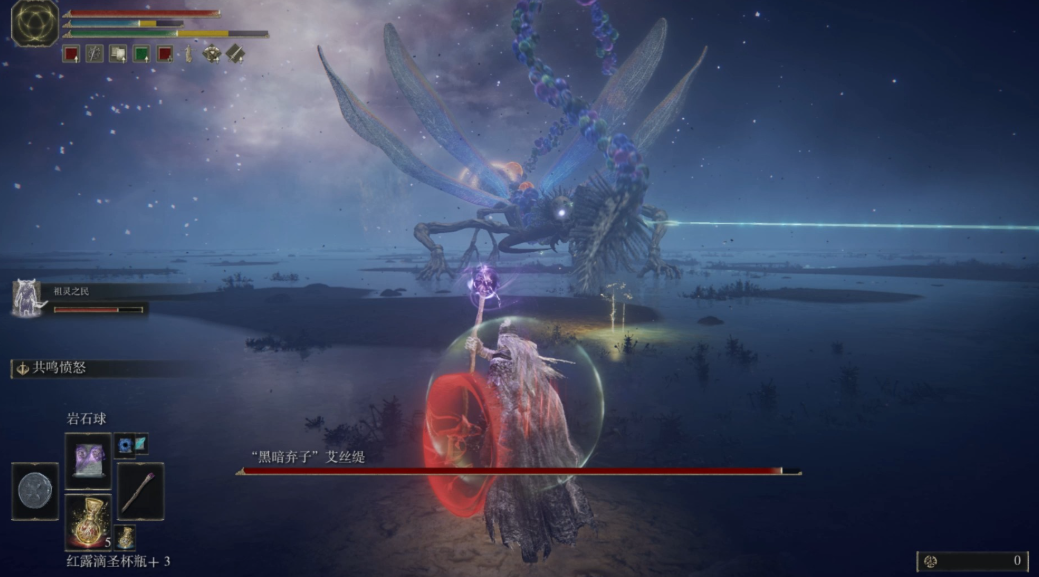This screenshot has height=577, width=1039.
Task: Select the 岩石球 spell memory slot
Action: pyautogui.click(x=88, y=460)
